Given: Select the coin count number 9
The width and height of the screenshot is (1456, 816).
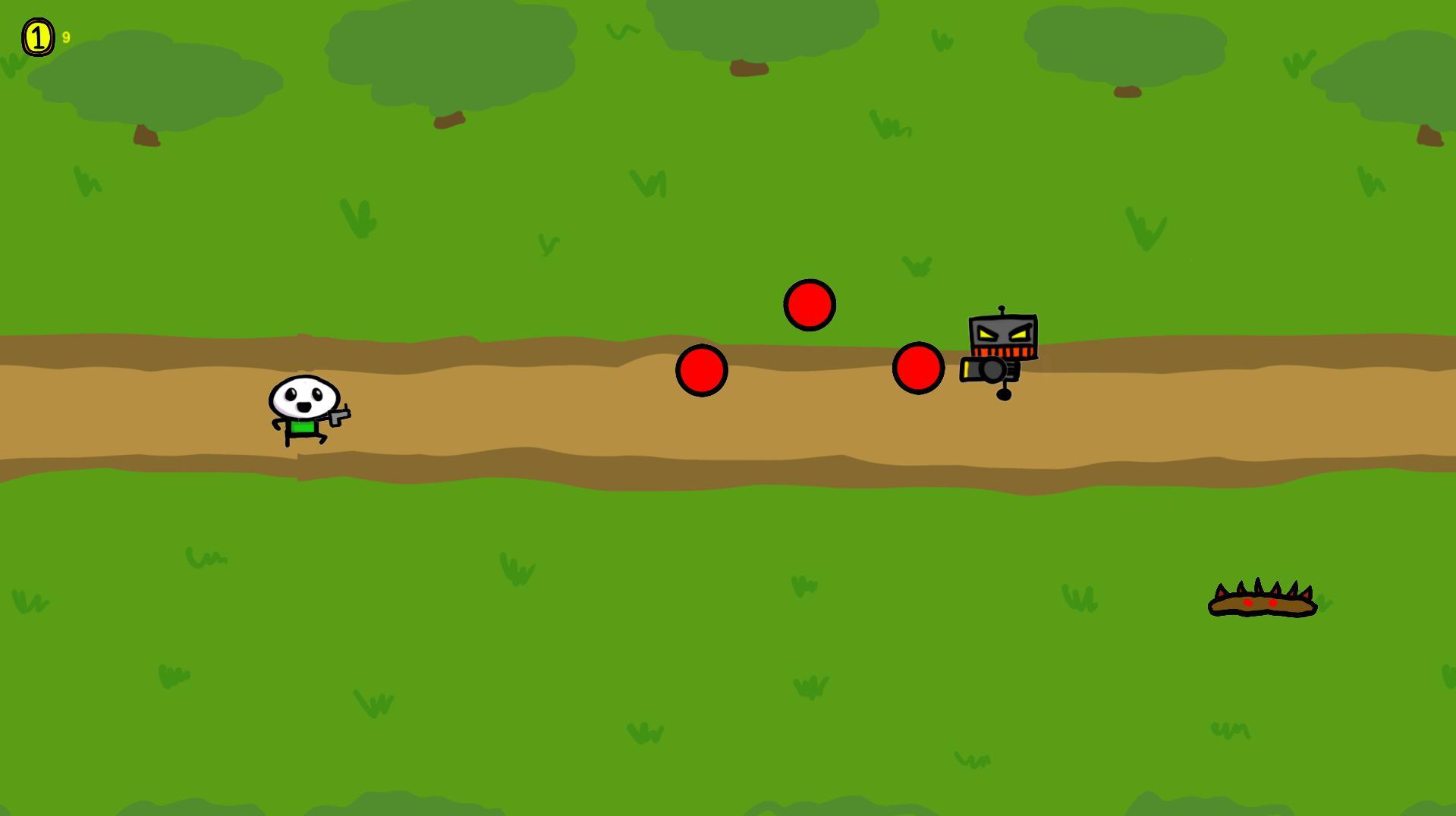Looking at the screenshot, I should pyautogui.click(x=65, y=36).
